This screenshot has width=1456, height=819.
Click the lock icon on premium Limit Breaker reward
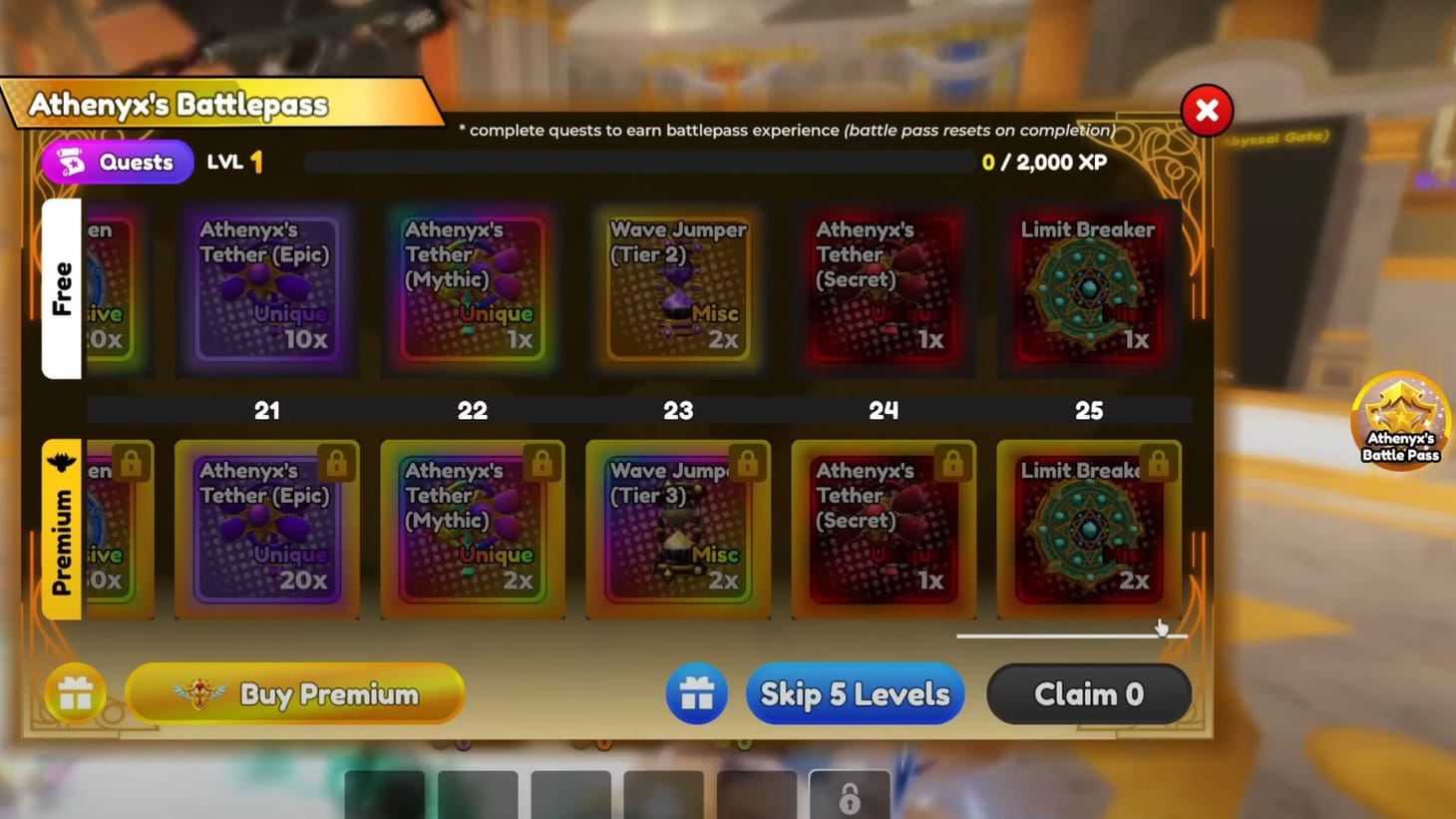click(1158, 462)
